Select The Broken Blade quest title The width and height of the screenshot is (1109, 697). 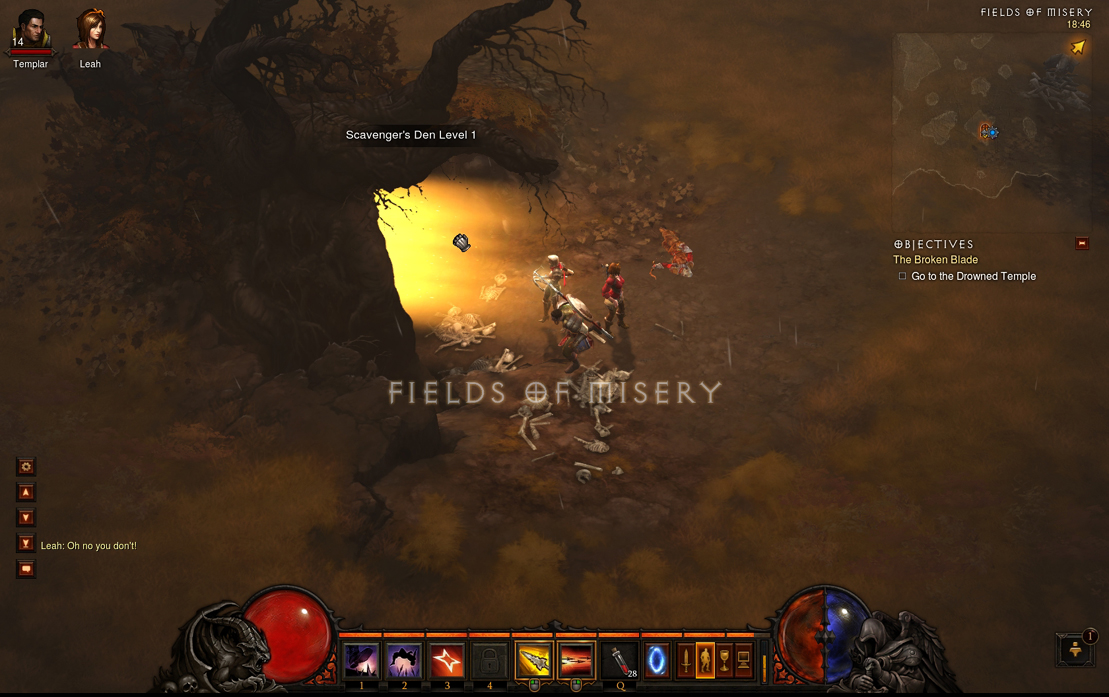point(935,260)
